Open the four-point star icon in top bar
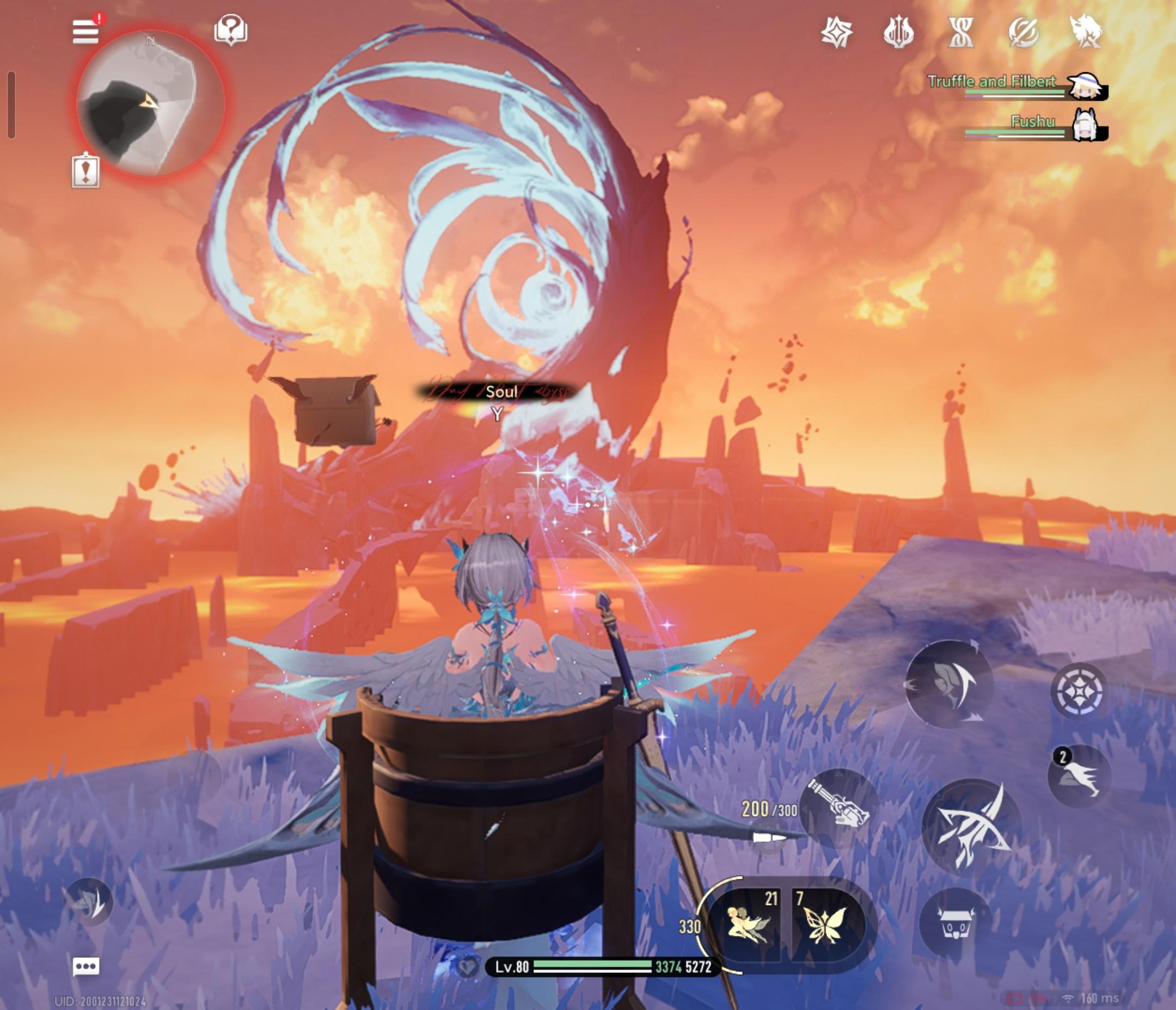 click(x=837, y=32)
